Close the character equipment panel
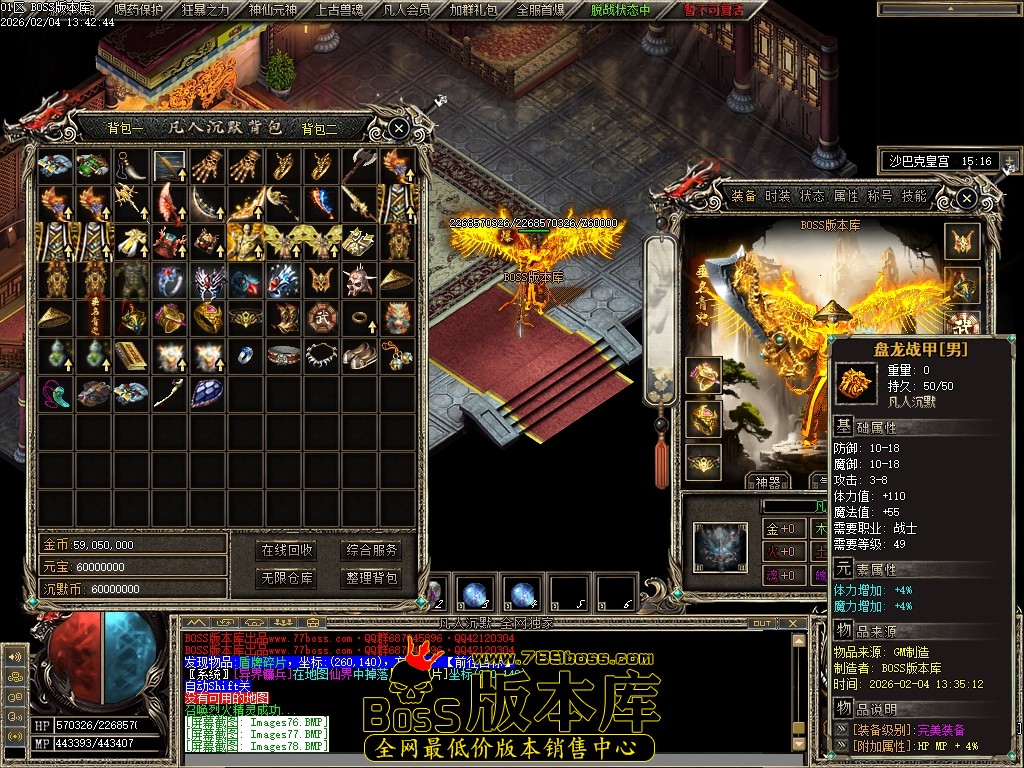The height and width of the screenshot is (768, 1024). pyautogui.click(x=966, y=198)
